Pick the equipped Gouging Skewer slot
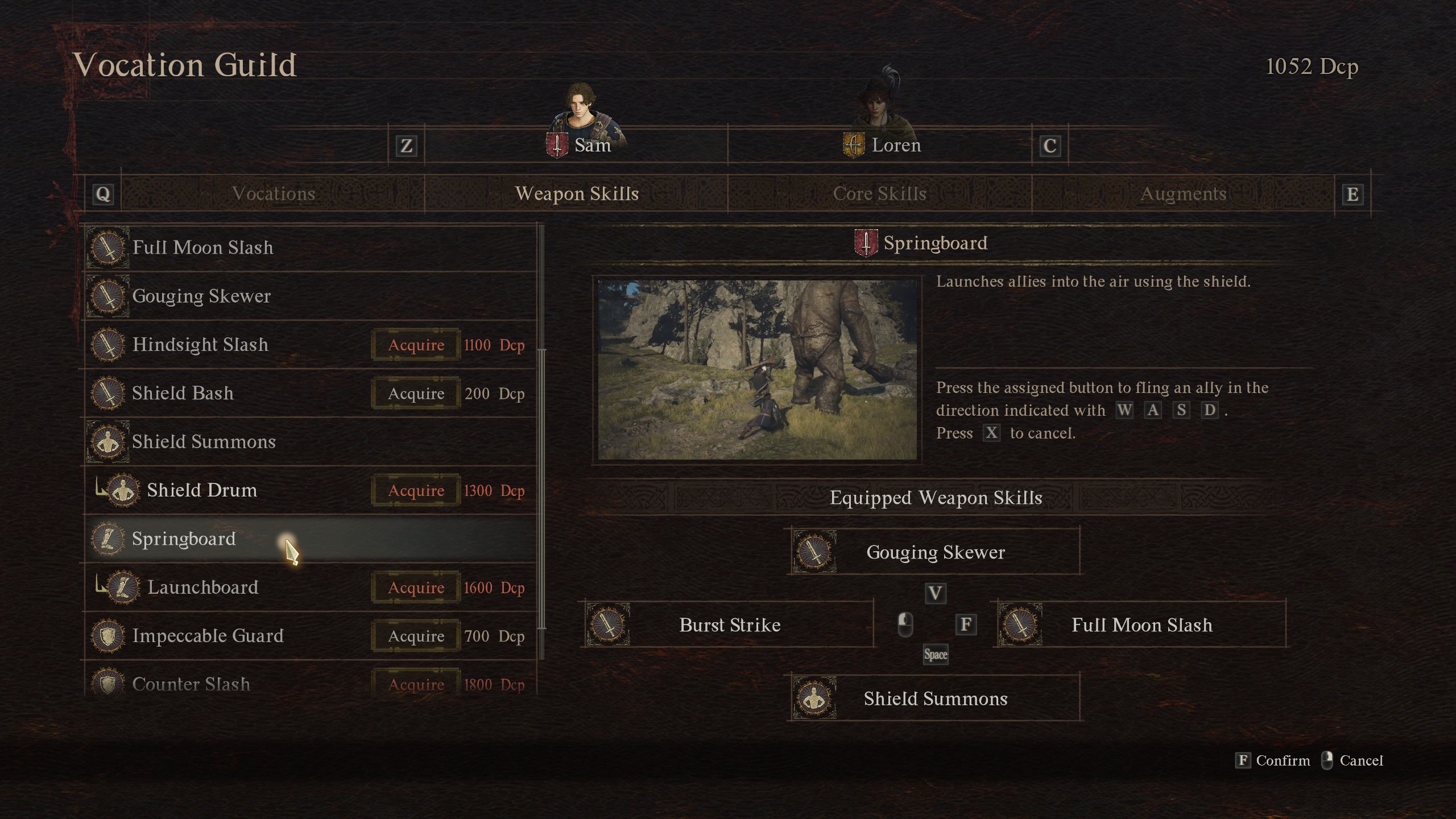This screenshot has height=819, width=1456. [x=934, y=552]
